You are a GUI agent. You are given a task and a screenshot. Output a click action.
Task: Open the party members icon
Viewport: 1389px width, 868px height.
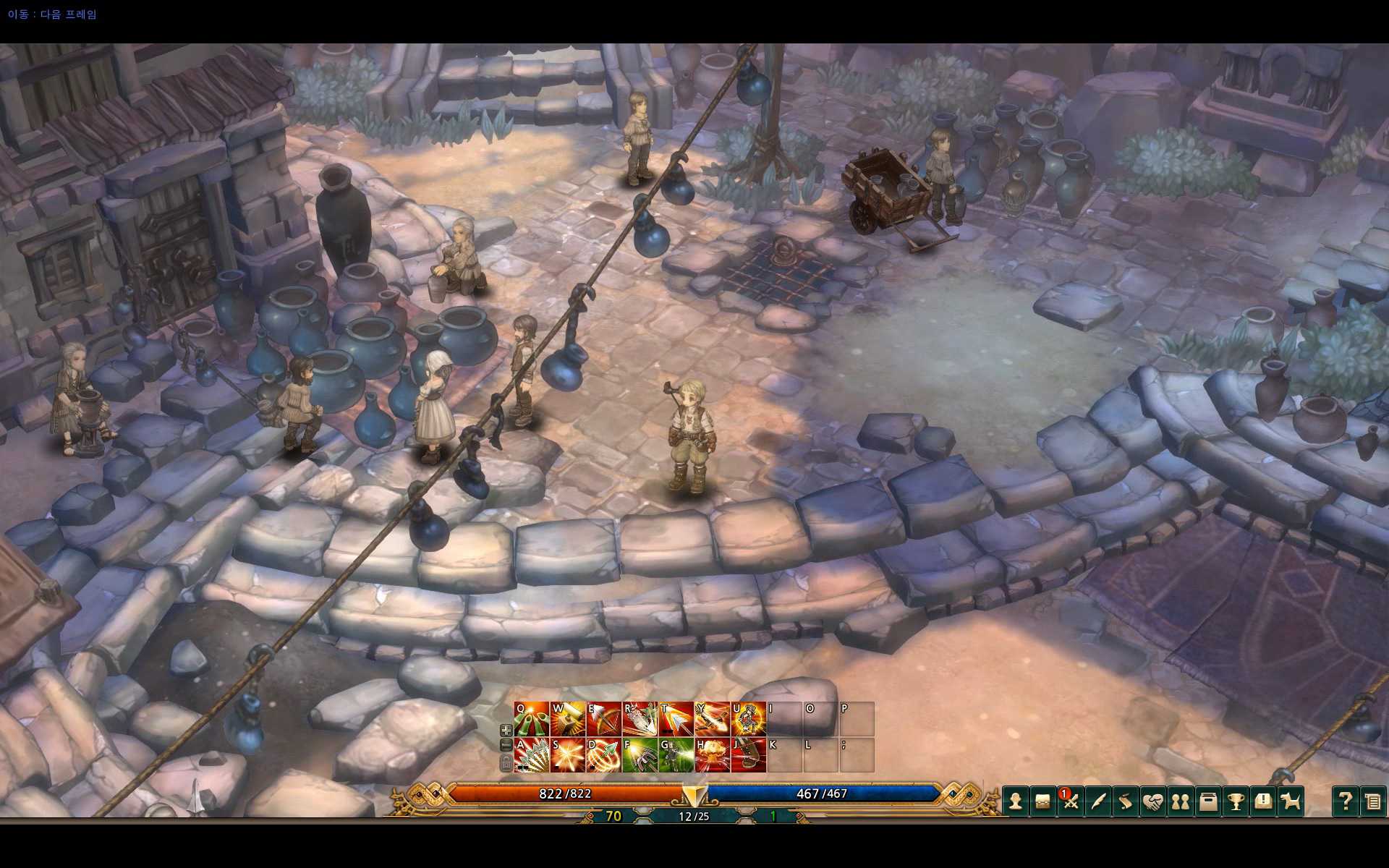pos(1179,801)
